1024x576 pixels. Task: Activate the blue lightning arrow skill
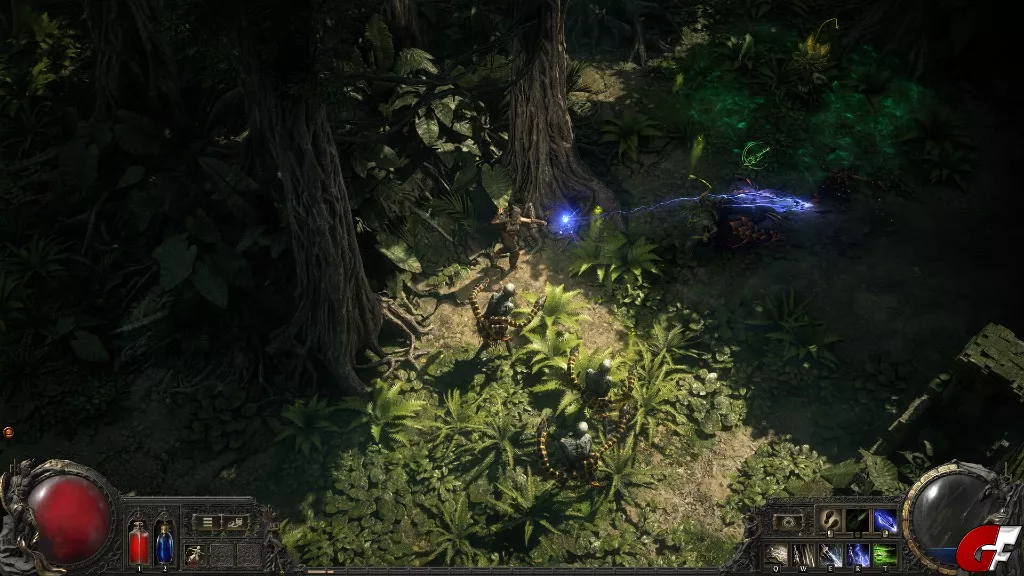(x=885, y=520)
